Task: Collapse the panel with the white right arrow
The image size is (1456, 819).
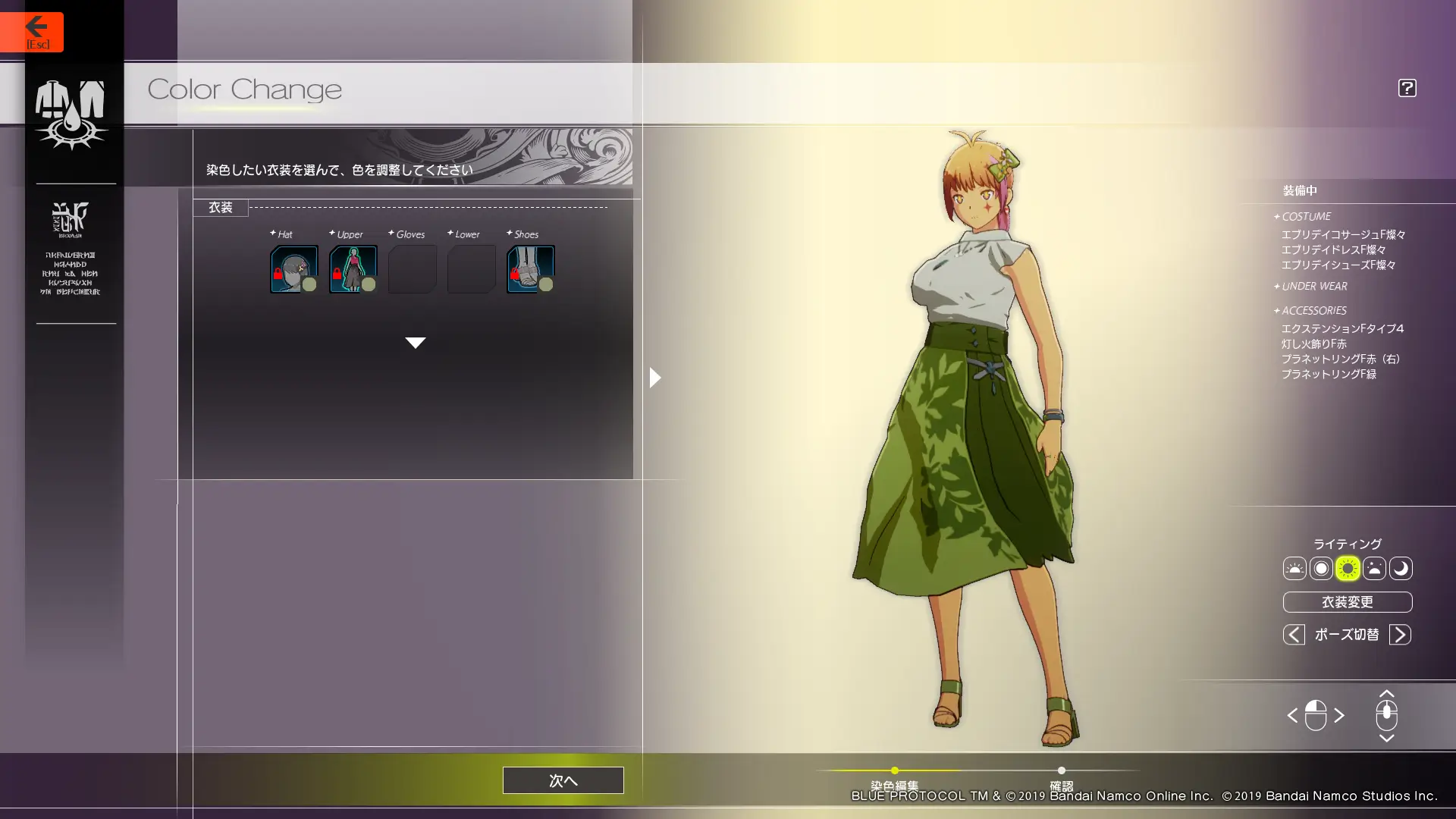Action: (x=655, y=378)
